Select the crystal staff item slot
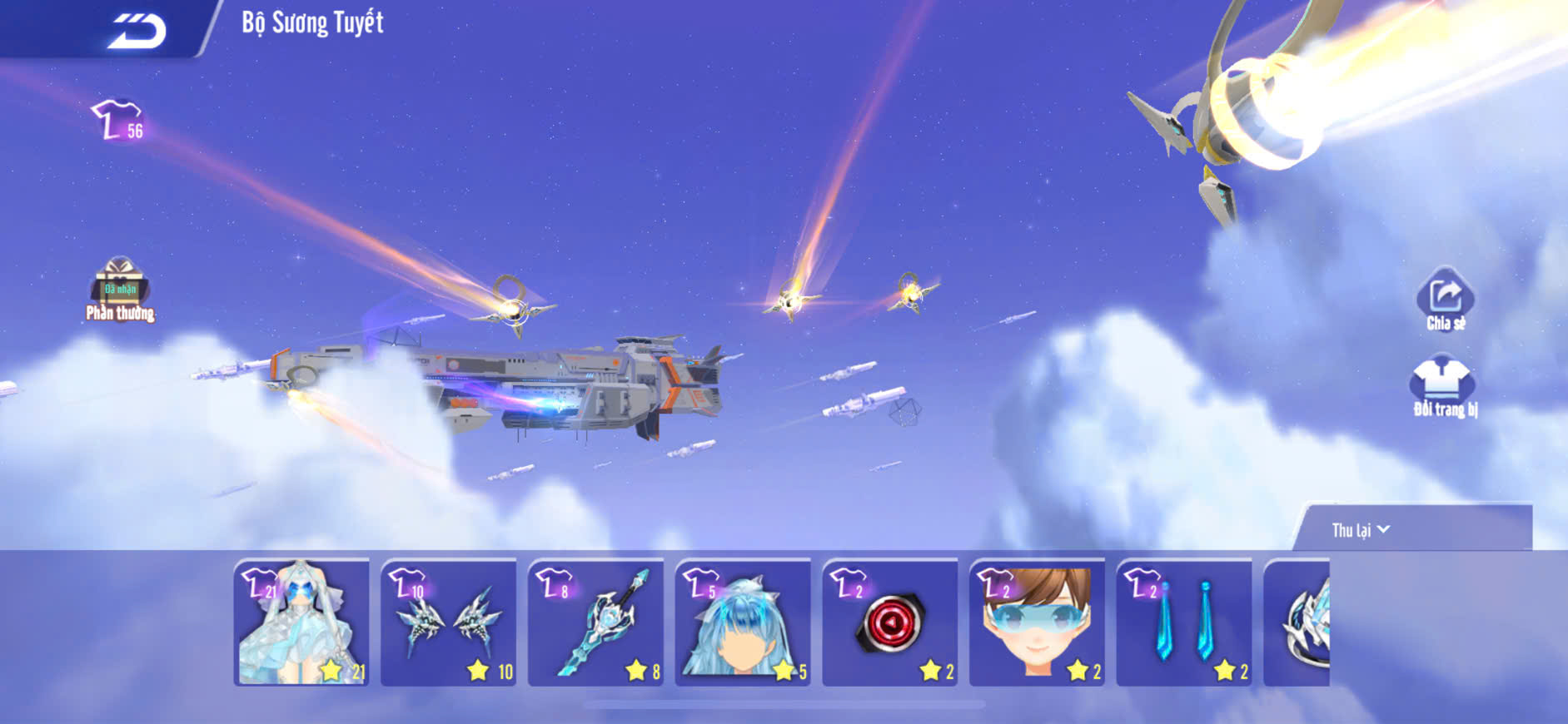The height and width of the screenshot is (724, 1568). point(596,622)
